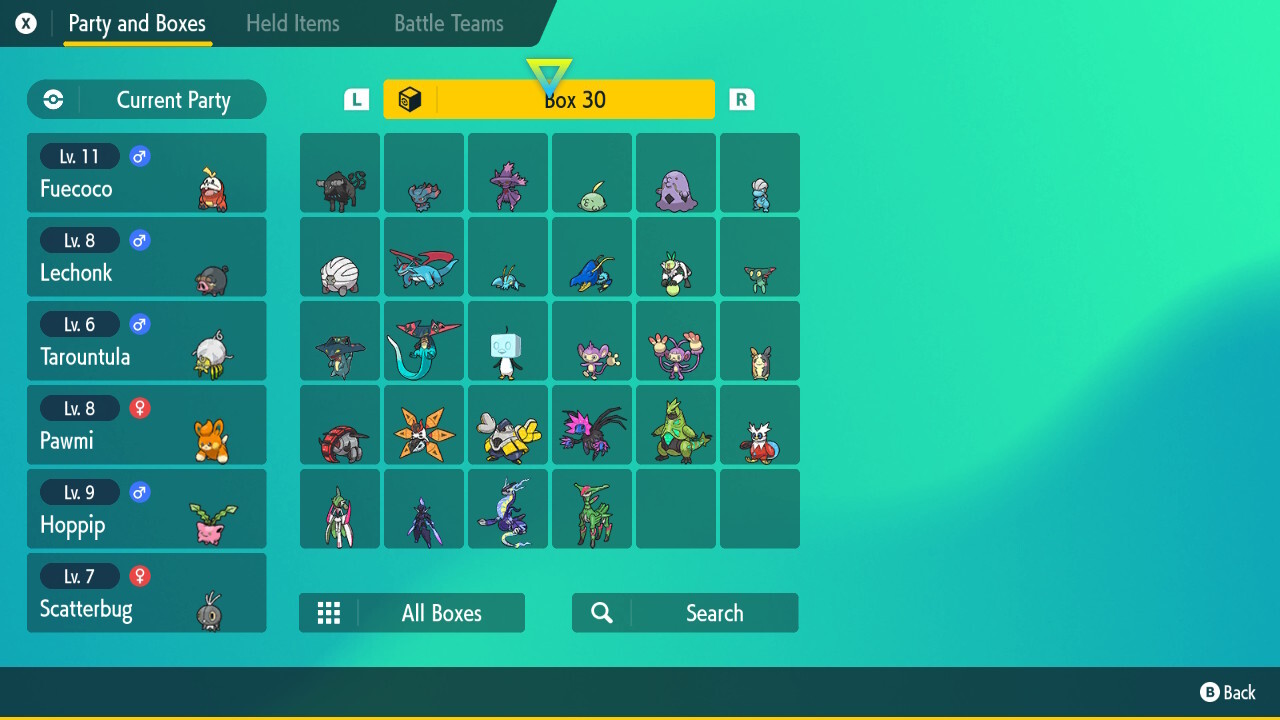Open the Battle Teams tab

point(447,23)
